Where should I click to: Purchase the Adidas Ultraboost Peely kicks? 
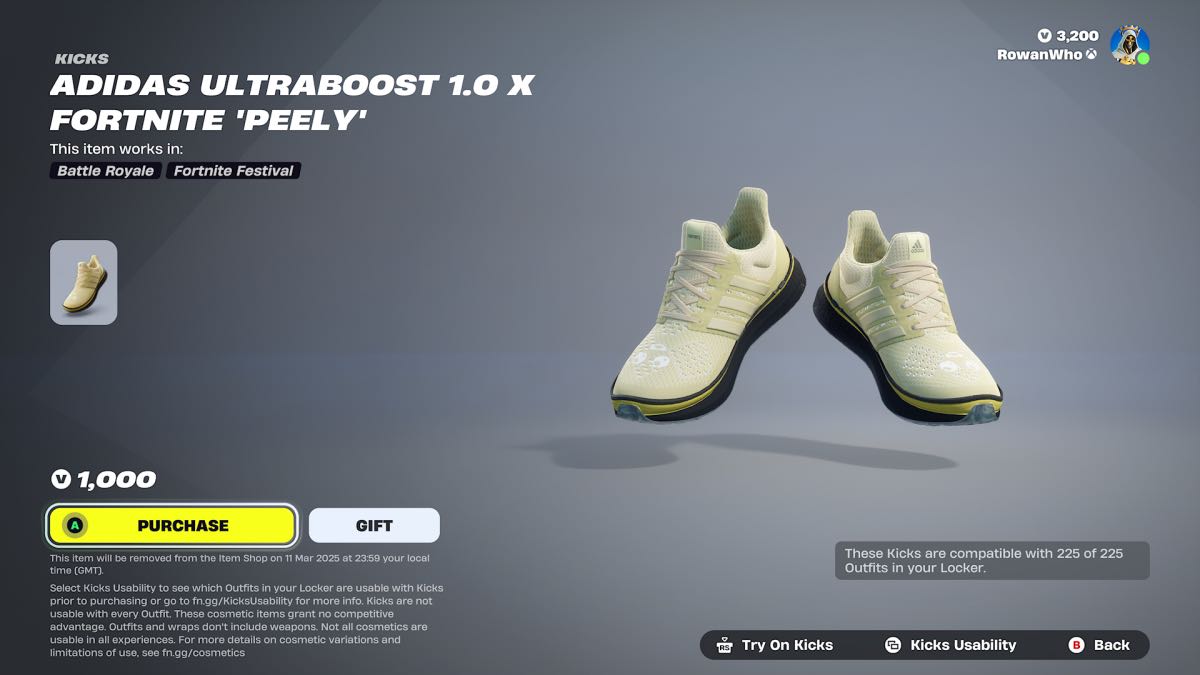coord(172,525)
